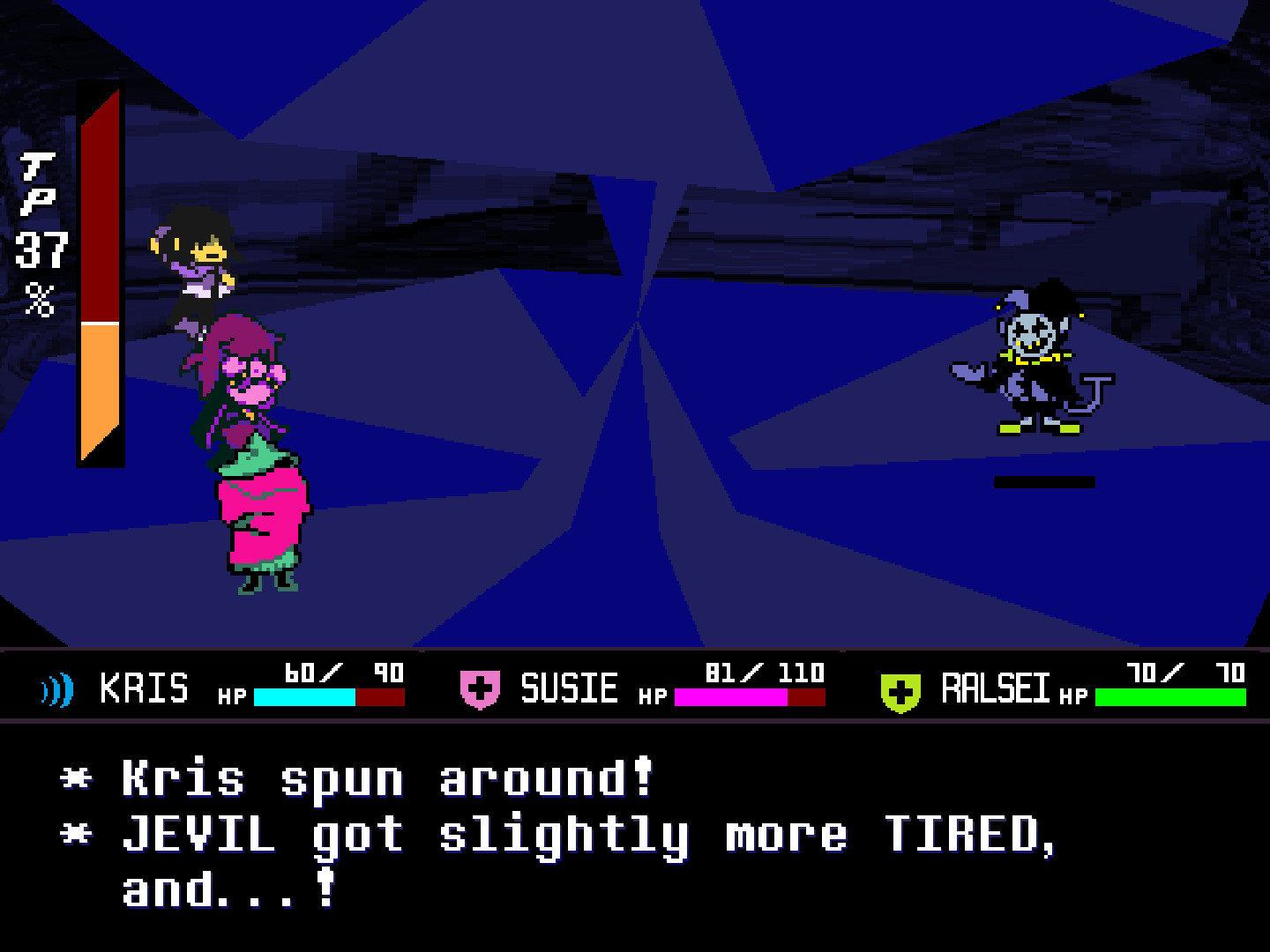
Task: Select Susie's pink shield icon
Action: point(482,689)
